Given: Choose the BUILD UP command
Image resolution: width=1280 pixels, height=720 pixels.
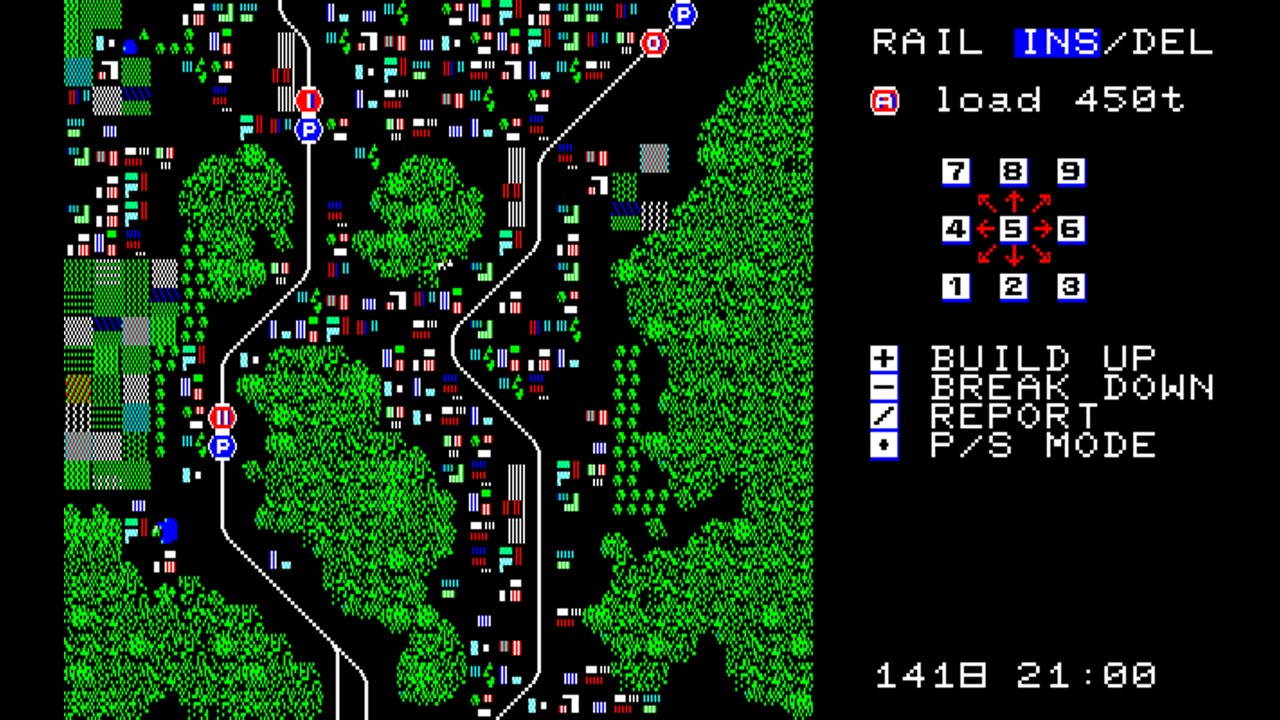Looking at the screenshot, I should coord(1042,358).
